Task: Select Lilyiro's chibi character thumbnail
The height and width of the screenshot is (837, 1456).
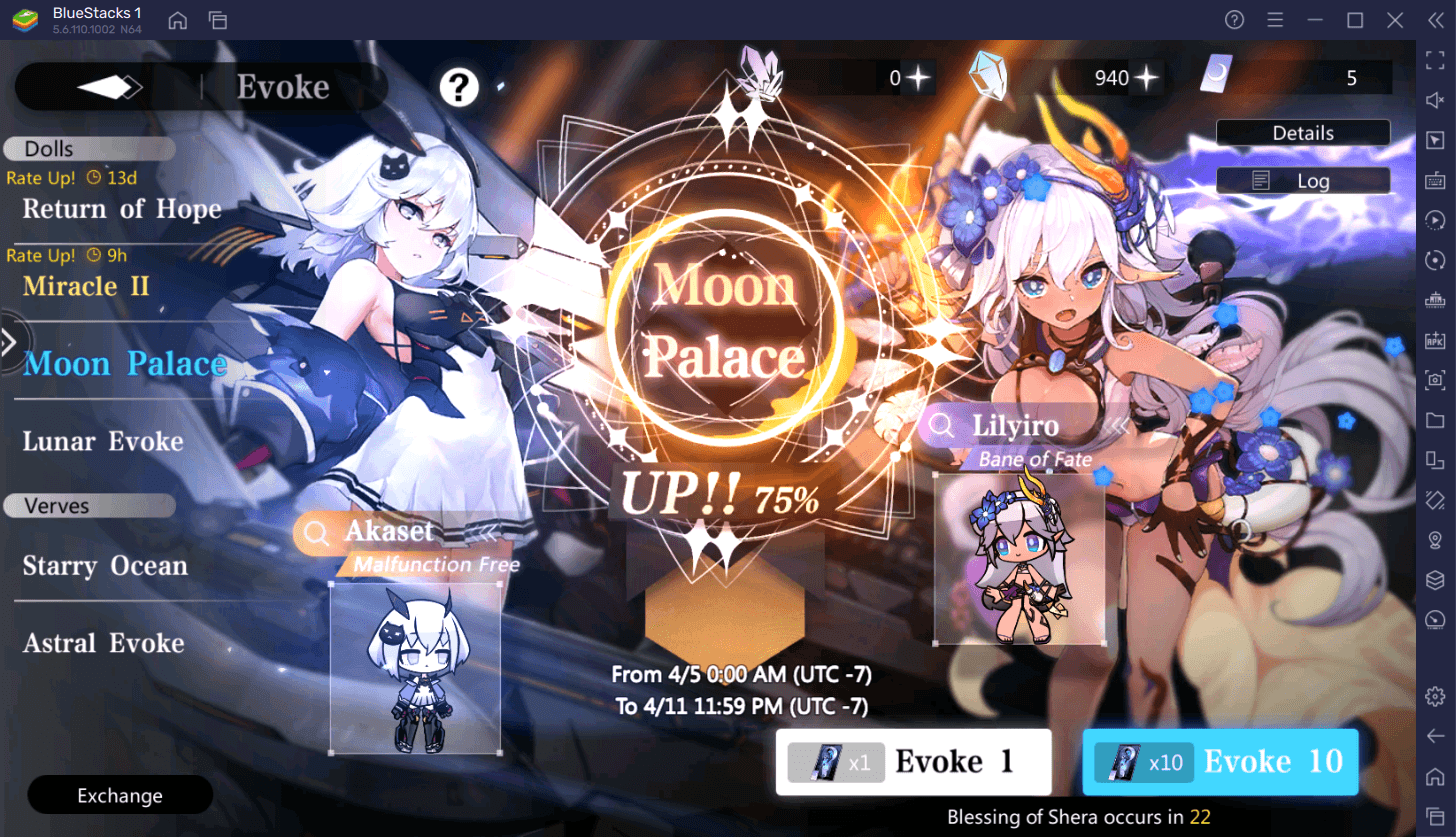Action: (x=1020, y=555)
